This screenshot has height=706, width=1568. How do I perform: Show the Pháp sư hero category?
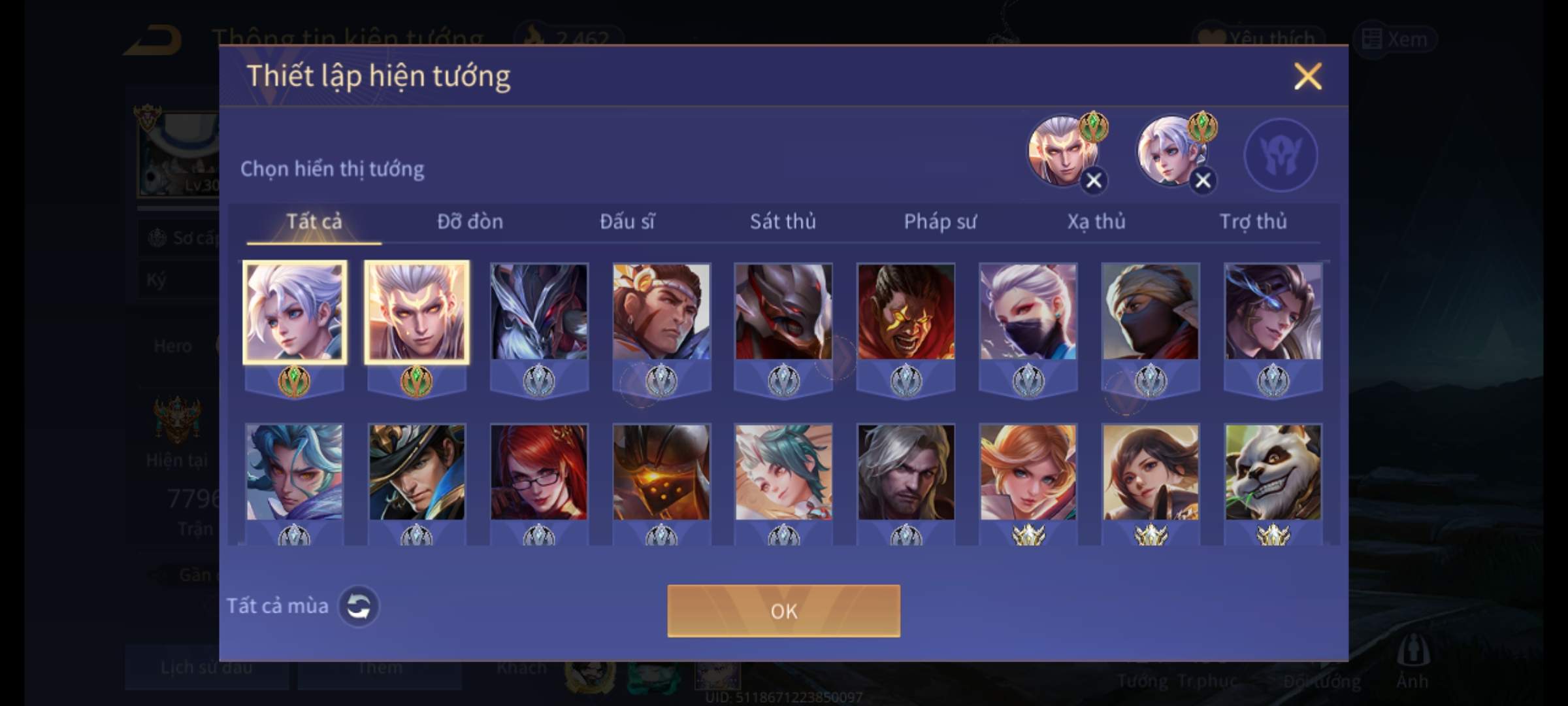(x=939, y=222)
